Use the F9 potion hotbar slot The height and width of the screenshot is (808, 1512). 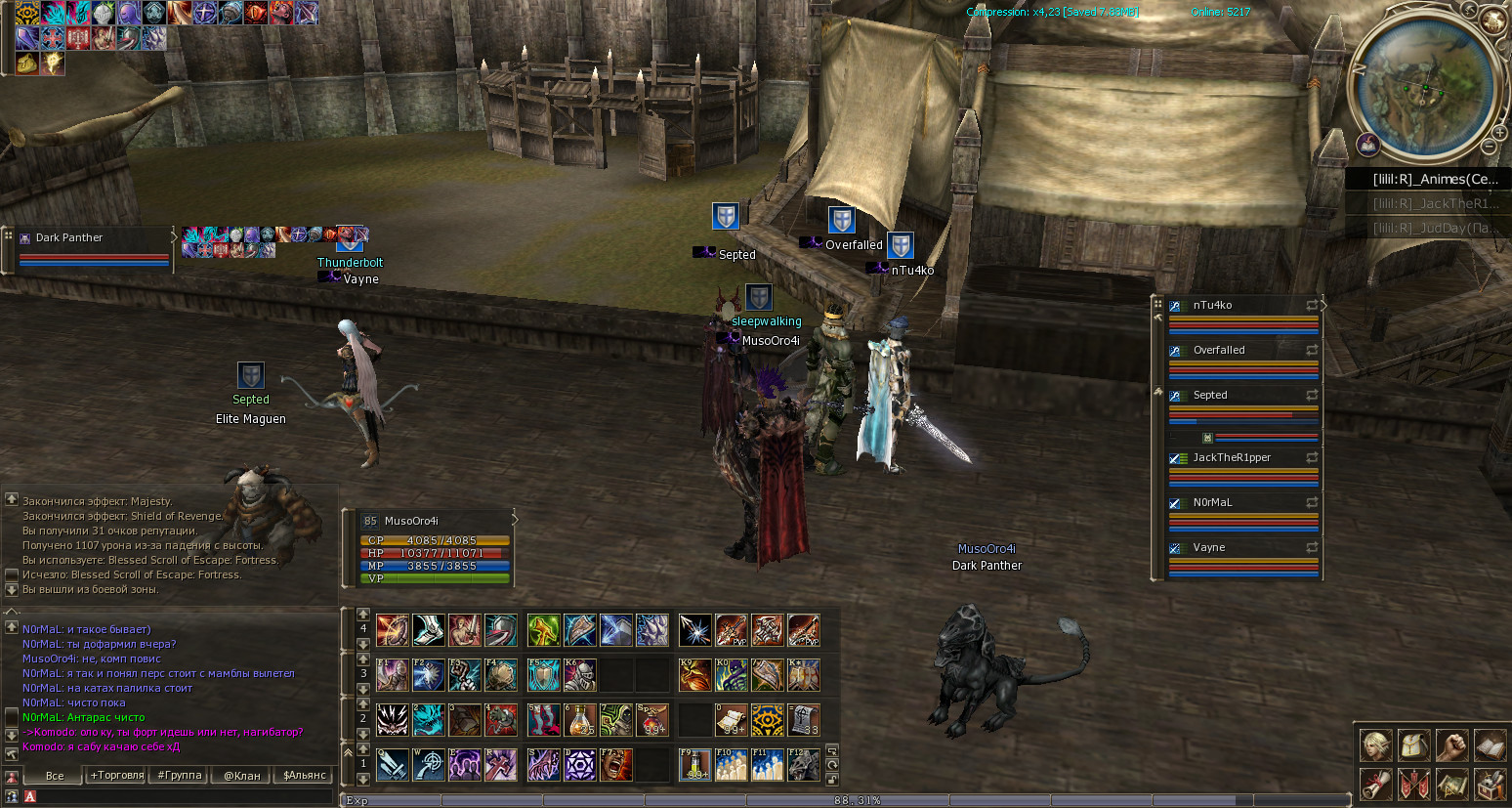pyautogui.click(x=694, y=765)
